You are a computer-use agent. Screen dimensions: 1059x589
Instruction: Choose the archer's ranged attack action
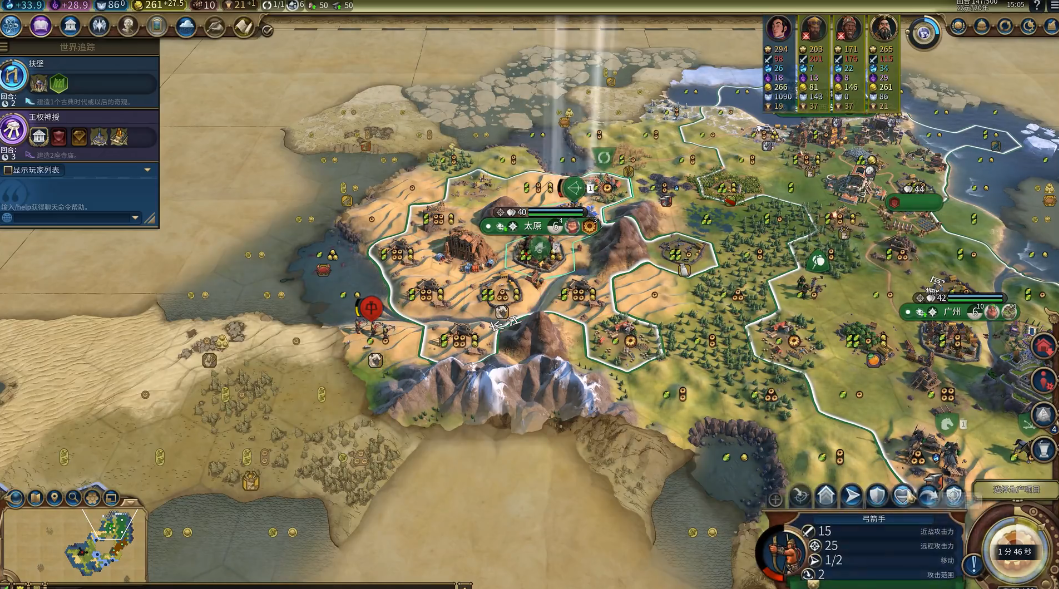(801, 495)
